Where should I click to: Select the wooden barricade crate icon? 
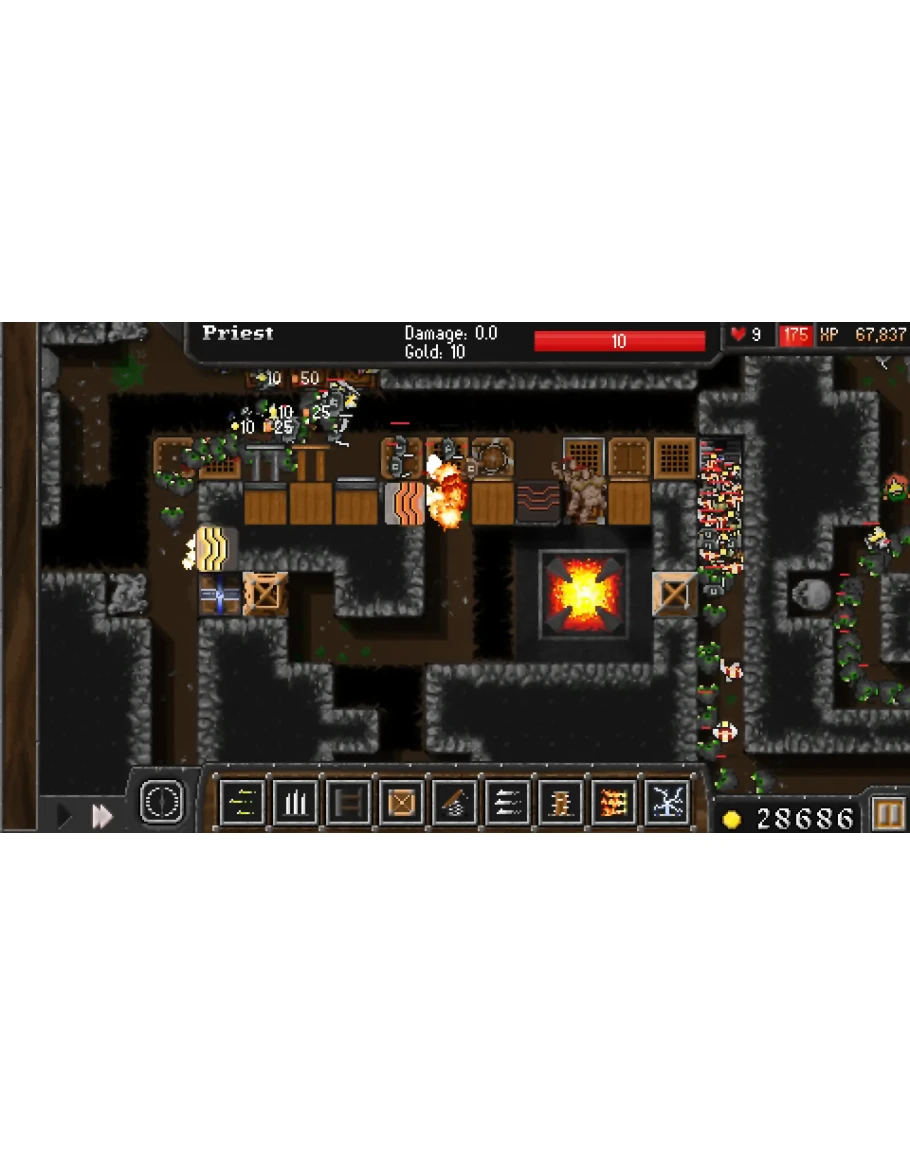point(401,802)
